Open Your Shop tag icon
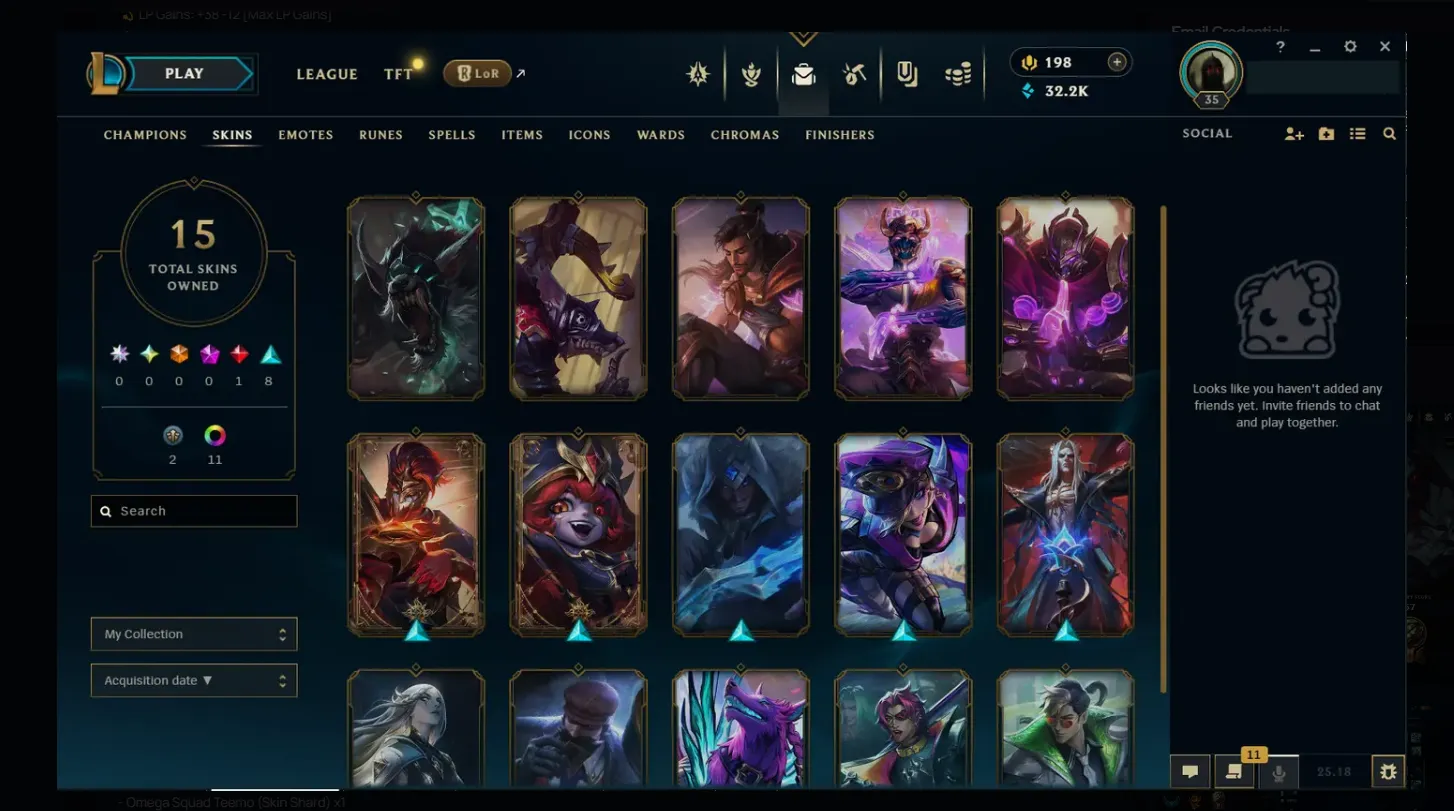 tap(905, 74)
